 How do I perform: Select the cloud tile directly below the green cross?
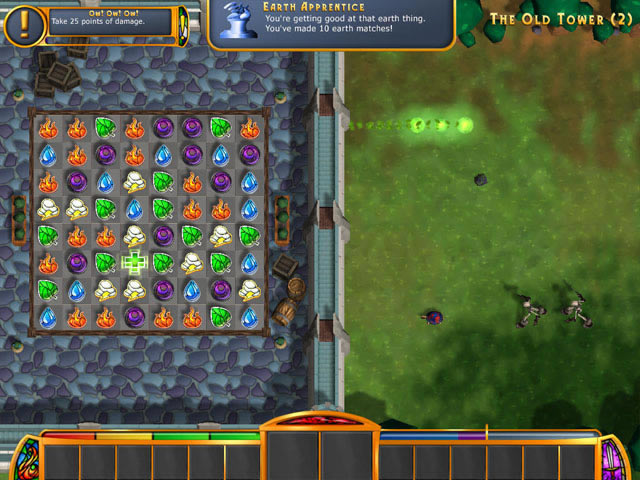click(134, 290)
